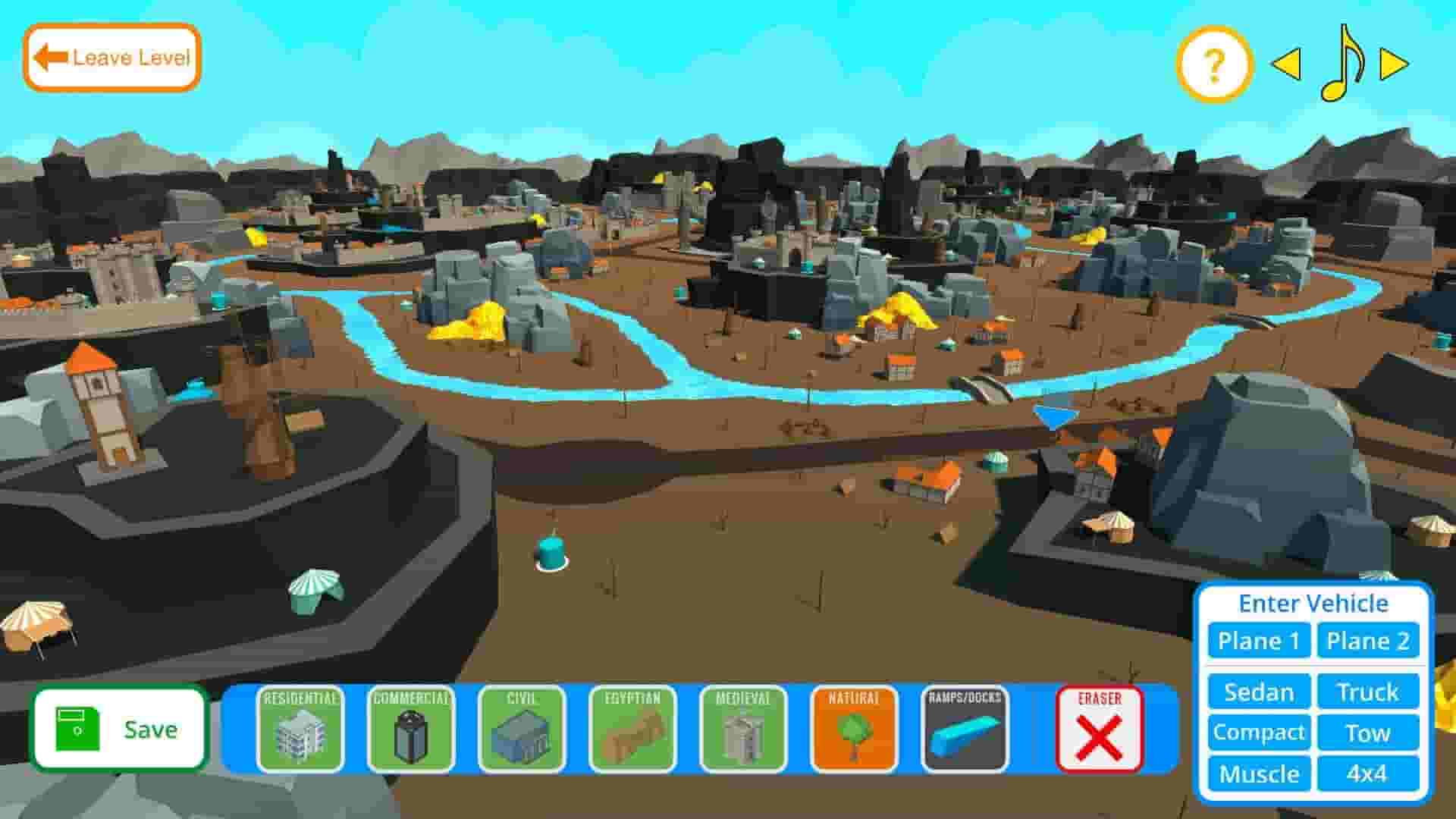Enter the Plane 1 vehicle
1456x819 pixels.
coord(1258,641)
